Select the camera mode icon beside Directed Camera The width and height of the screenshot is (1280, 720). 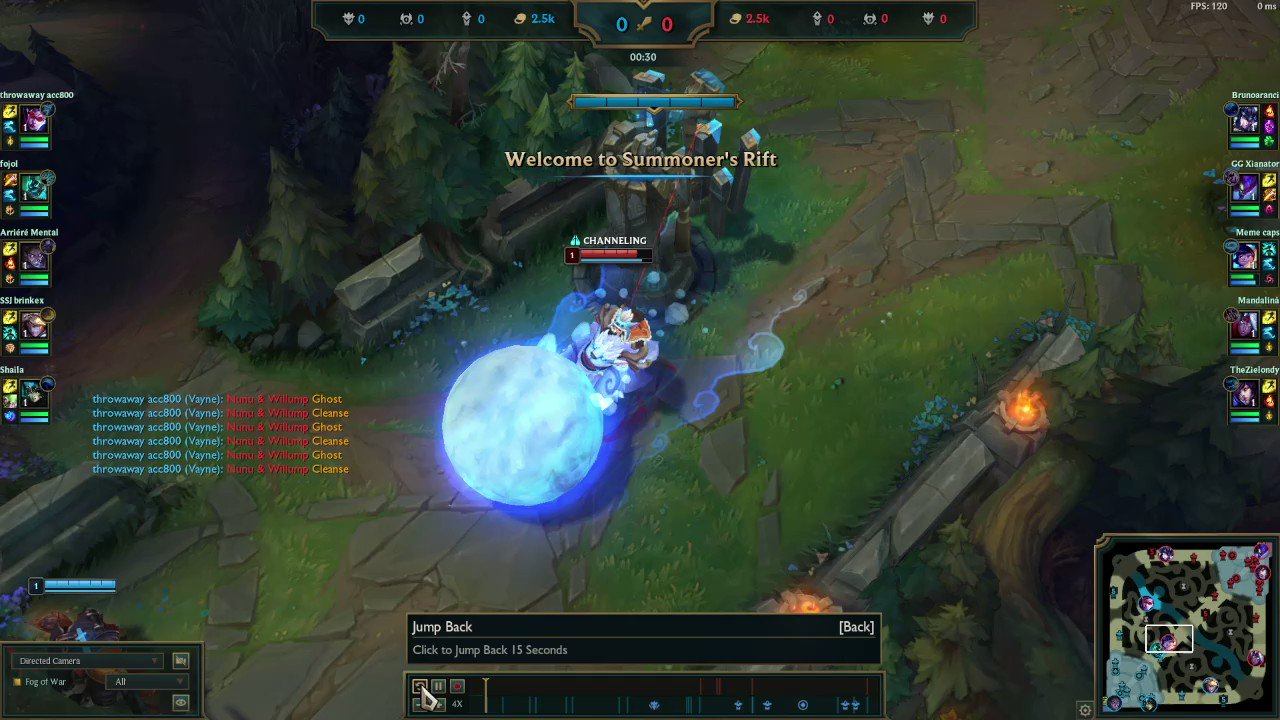180,660
